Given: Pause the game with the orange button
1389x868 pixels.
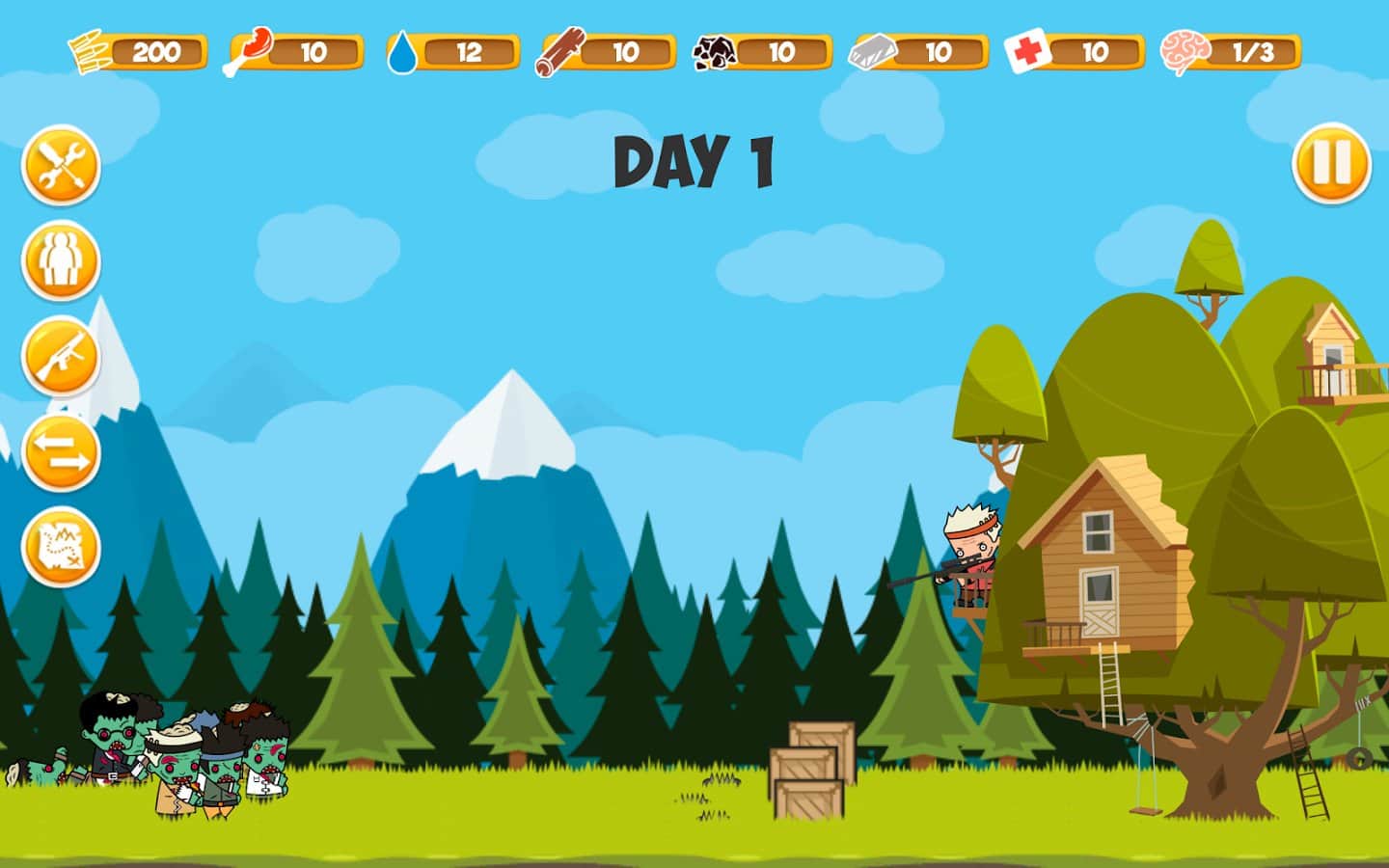Looking at the screenshot, I should (1331, 162).
